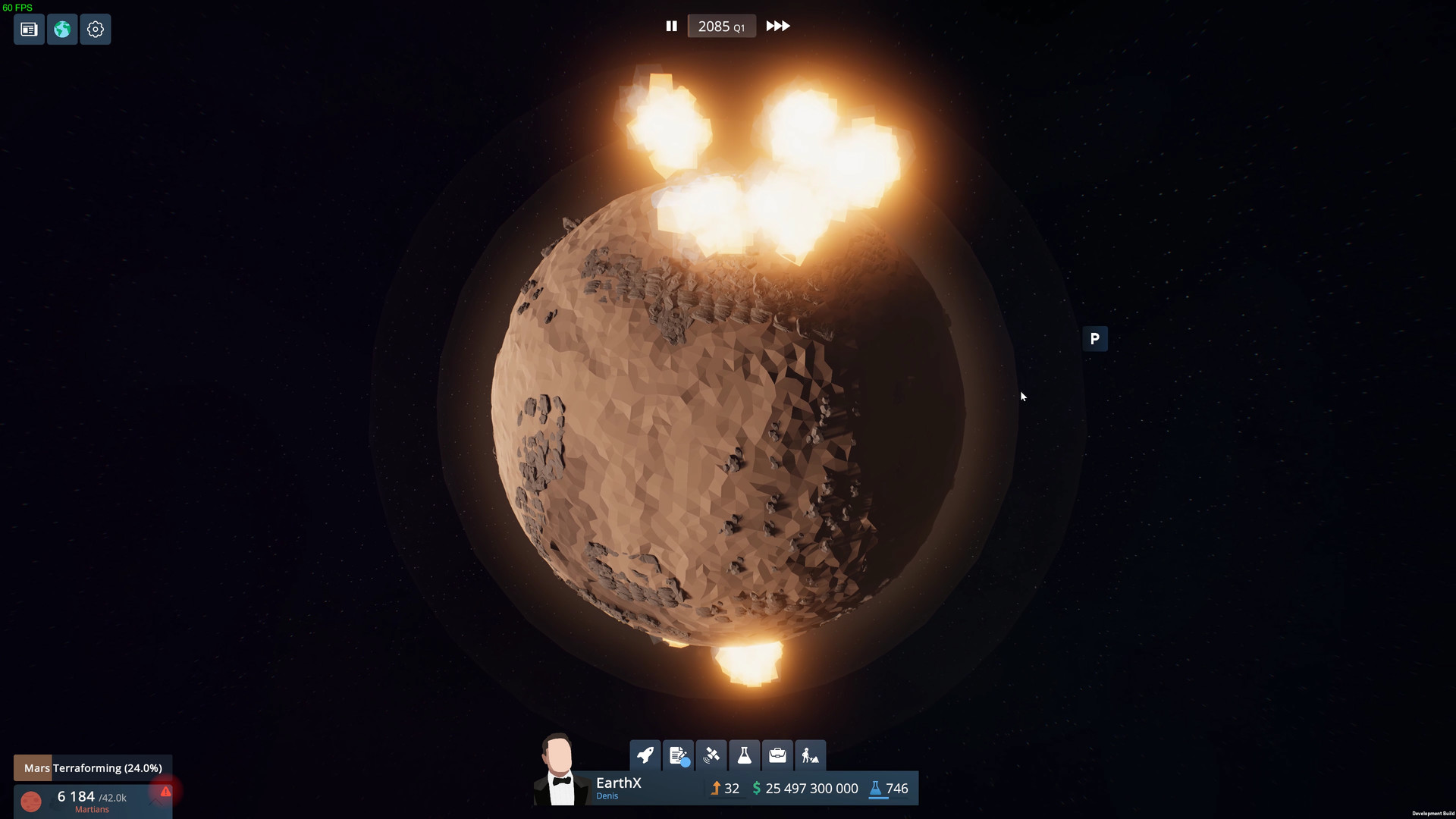Screen dimensions: 1456x819
Task: Click the Mars Terraforming progress bar
Action: coord(93,767)
